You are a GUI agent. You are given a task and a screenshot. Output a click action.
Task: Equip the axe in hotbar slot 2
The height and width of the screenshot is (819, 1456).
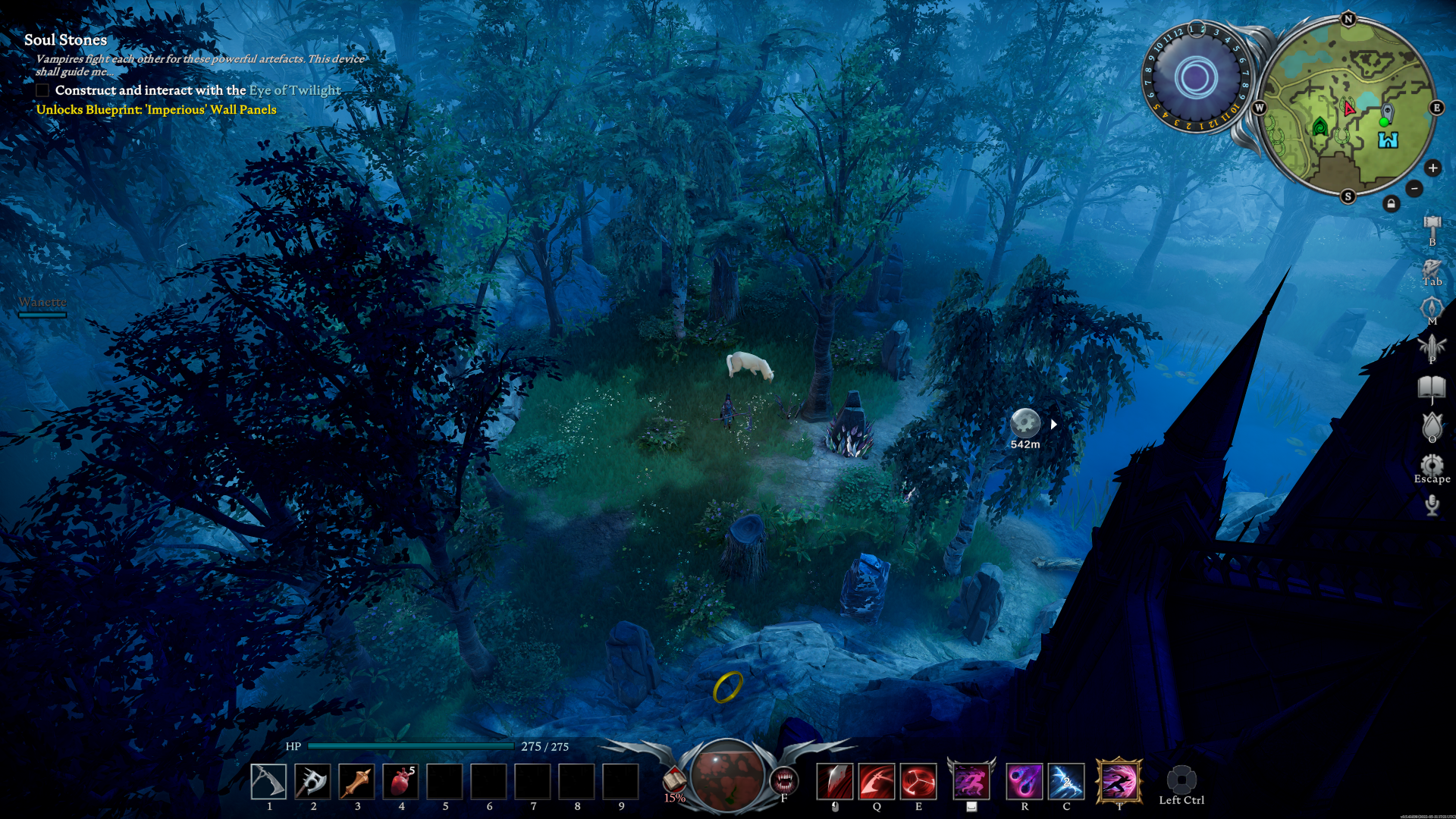tap(312, 782)
